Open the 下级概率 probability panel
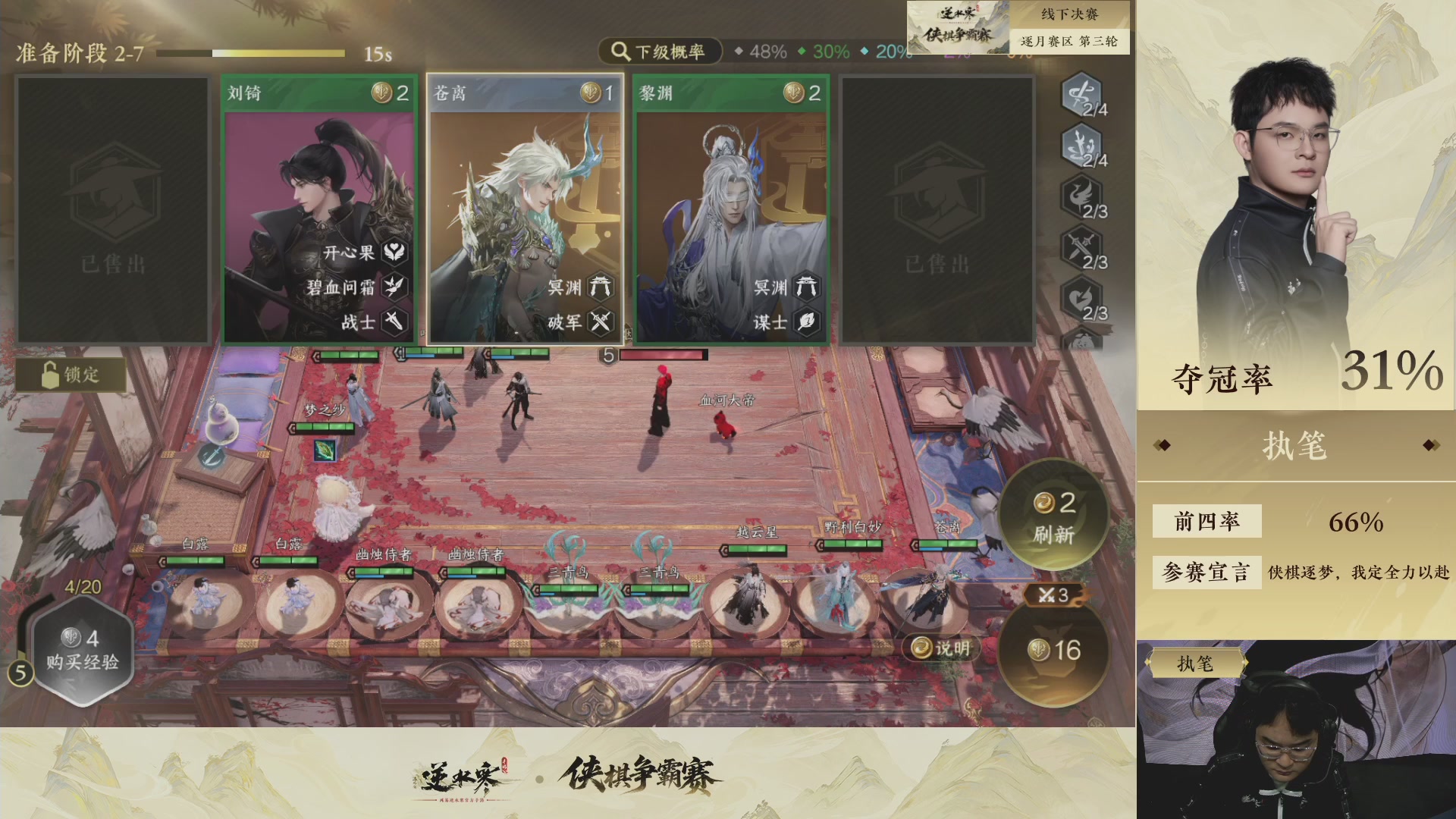The height and width of the screenshot is (819, 1456). (x=659, y=52)
